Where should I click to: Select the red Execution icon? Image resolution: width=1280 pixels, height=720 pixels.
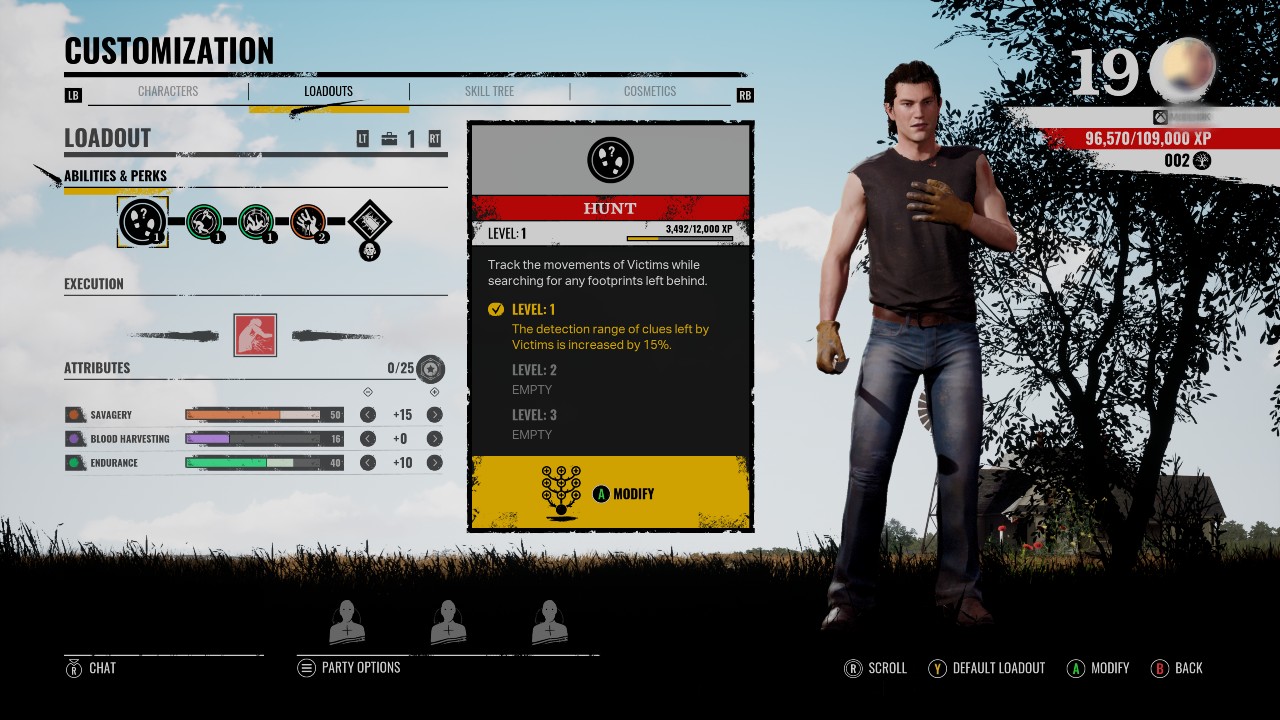(x=257, y=333)
